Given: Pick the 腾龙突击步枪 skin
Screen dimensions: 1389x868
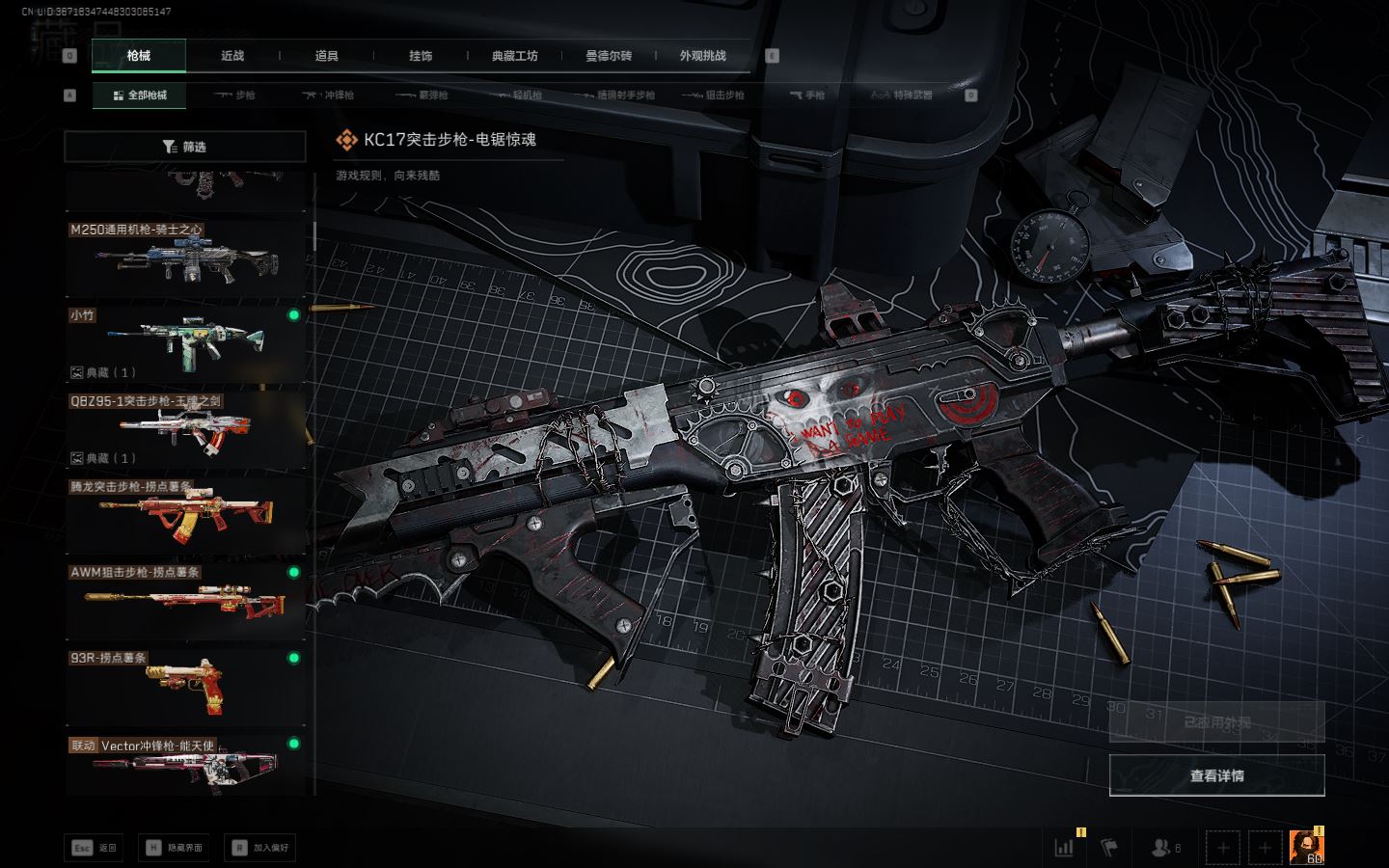Looking at the screenshot, I should click(185, 515).
